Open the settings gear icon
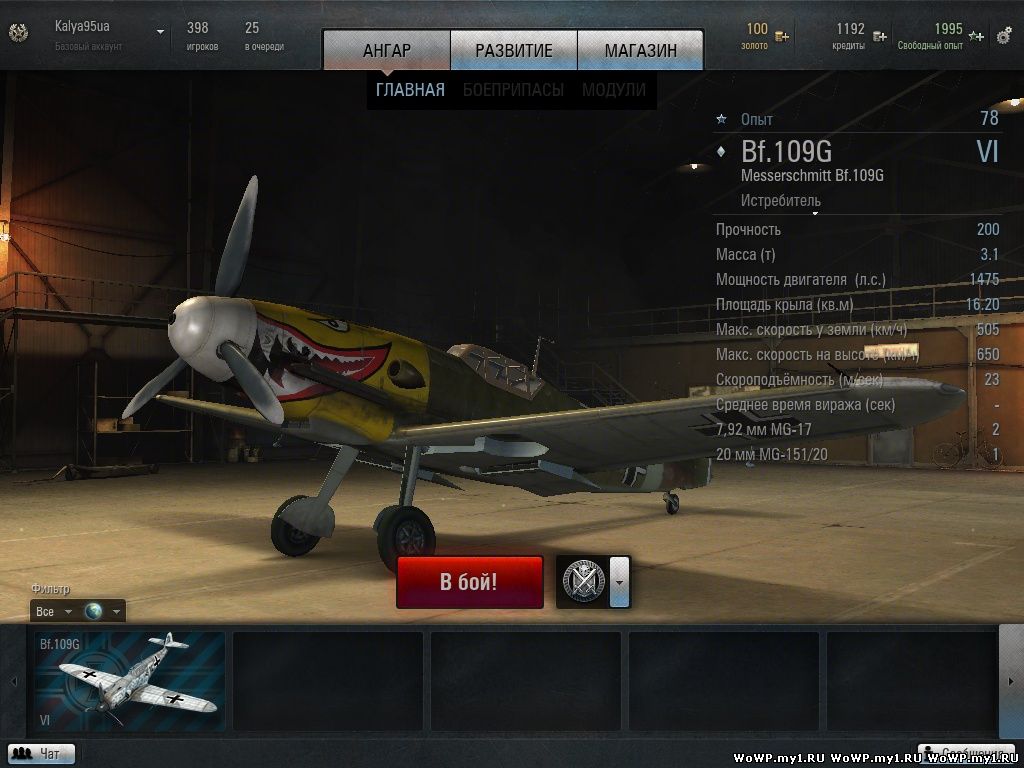 (1004, 34)
